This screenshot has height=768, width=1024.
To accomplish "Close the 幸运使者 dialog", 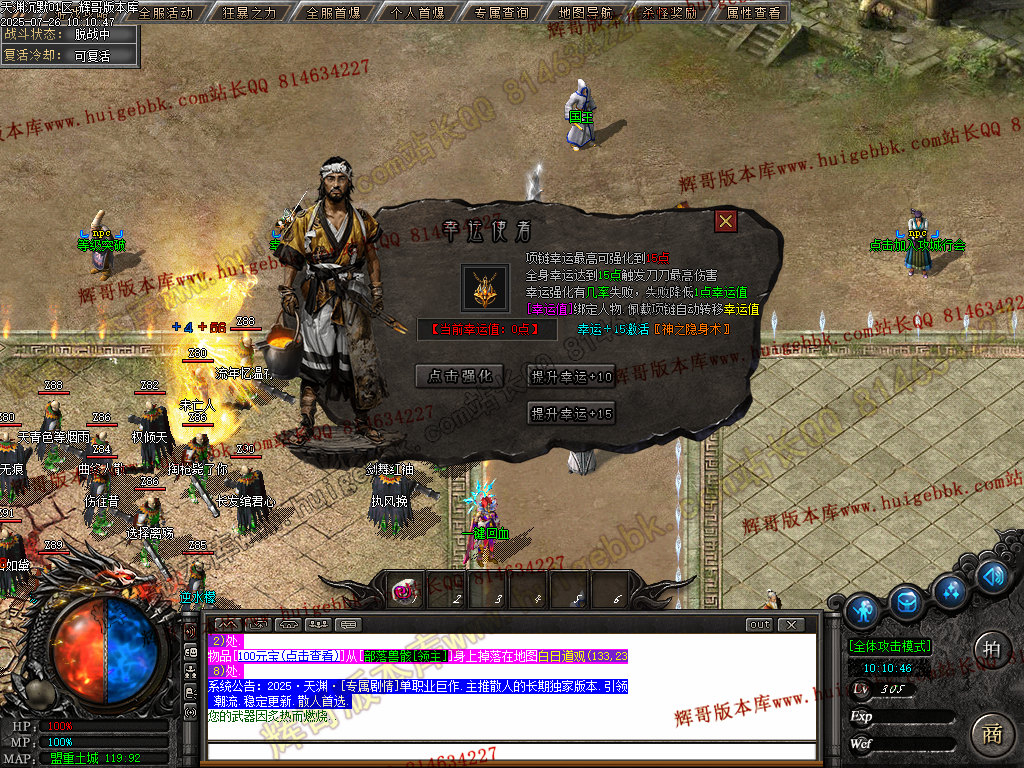I will pyautogui.click(x=726, y=222).
